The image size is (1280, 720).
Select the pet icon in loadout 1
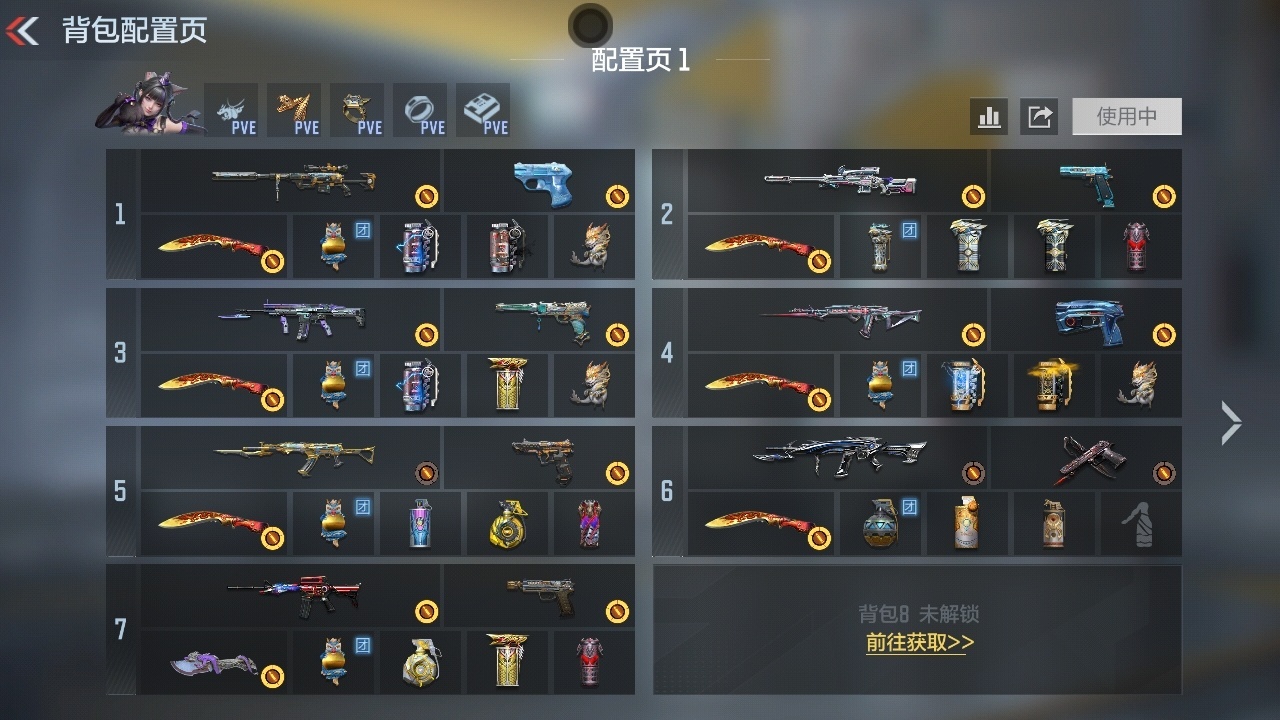[x=593, y=246]
